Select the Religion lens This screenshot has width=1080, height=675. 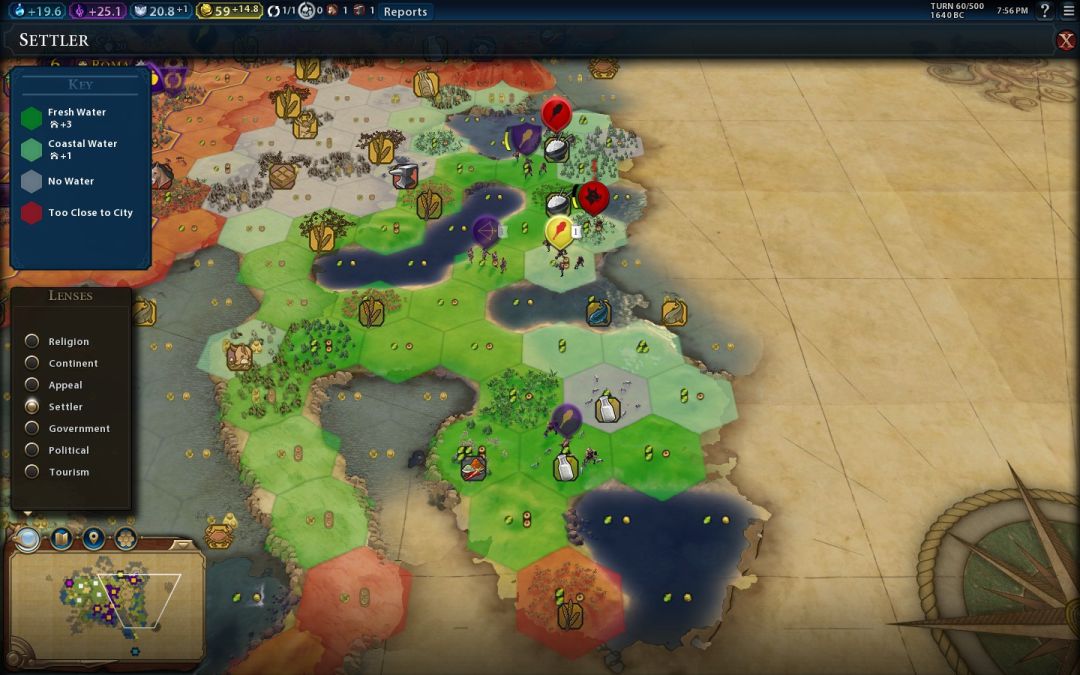pos(33,342)
